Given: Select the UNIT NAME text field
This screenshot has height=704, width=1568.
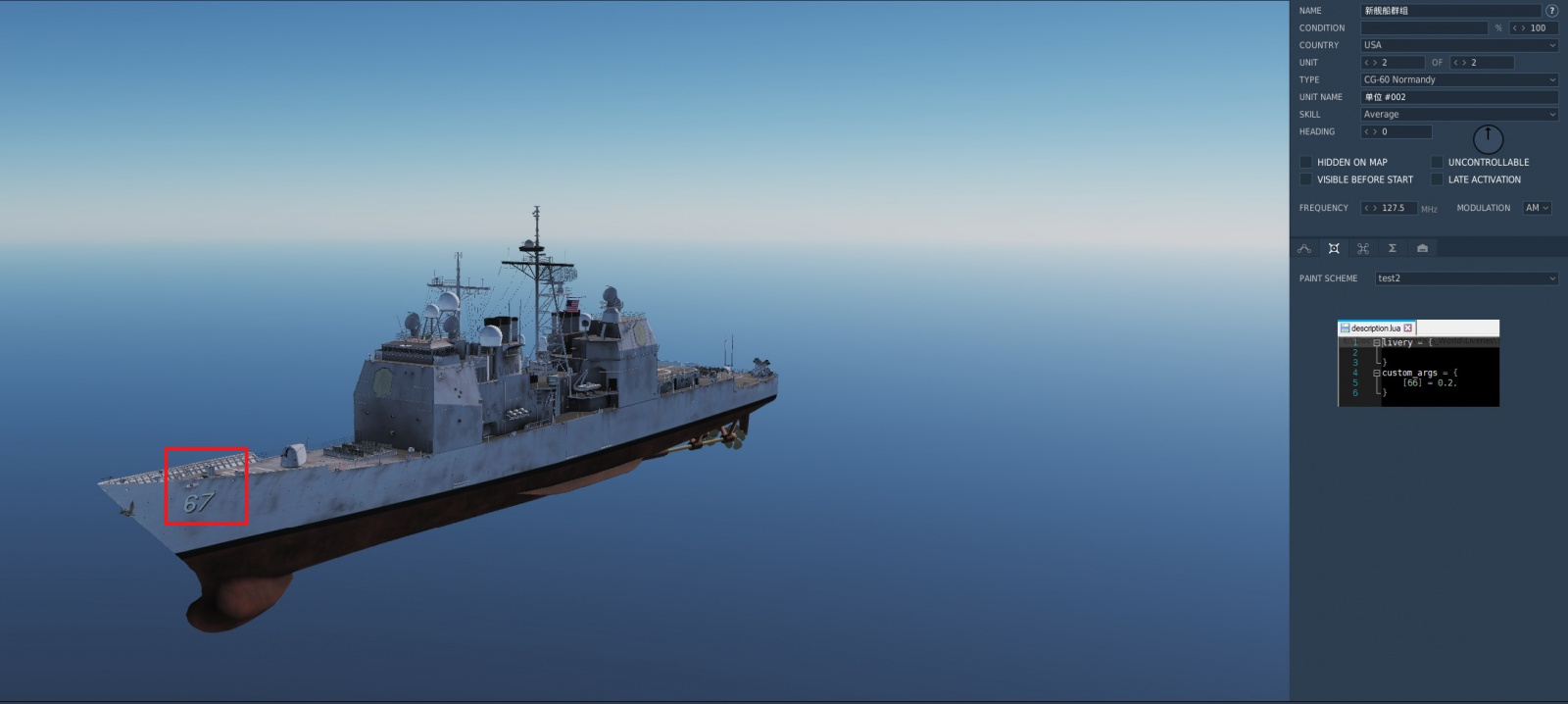Looking at the screenshot, I should 1458,97.
